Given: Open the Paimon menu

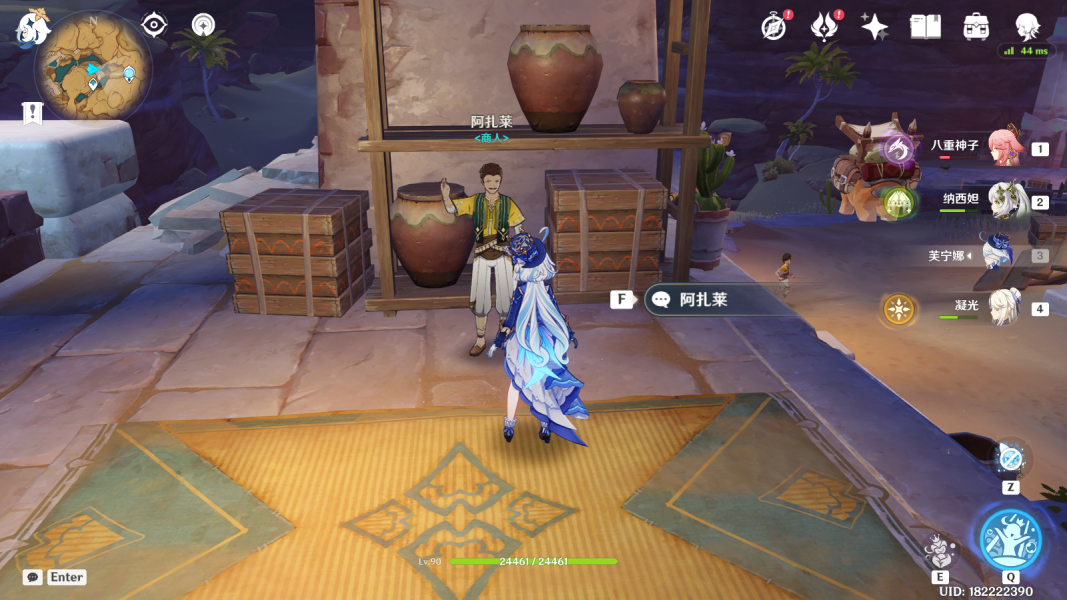Looking at the screenshot, I should [32, 27].
